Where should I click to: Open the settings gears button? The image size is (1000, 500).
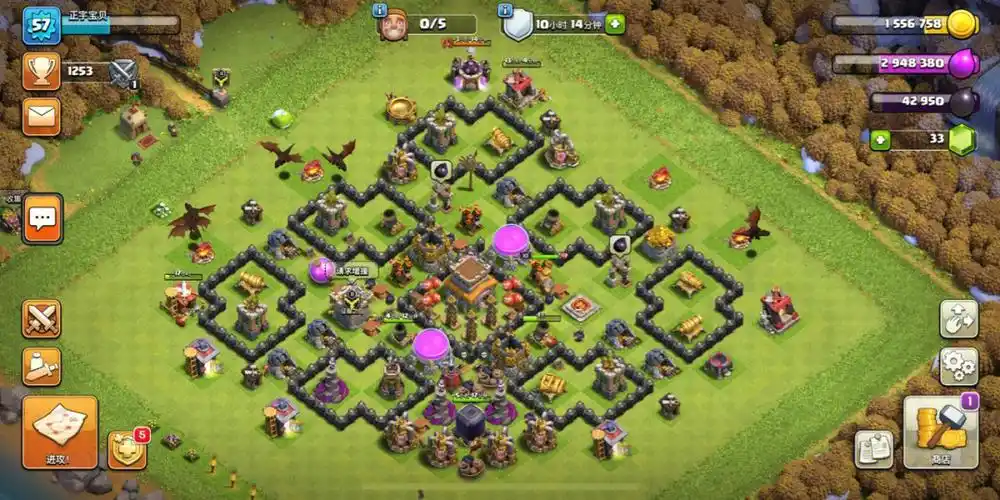958,366
